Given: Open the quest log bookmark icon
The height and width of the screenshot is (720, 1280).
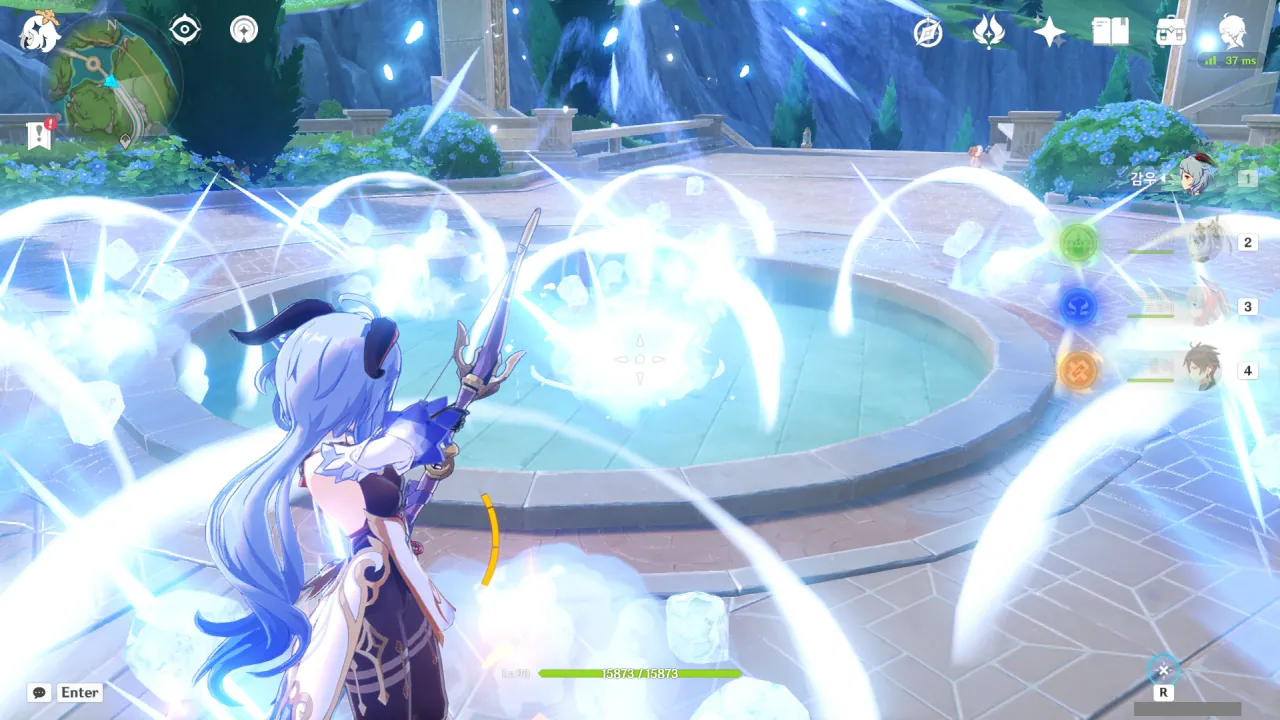Looking at the screenshot, I should pyautogui.click(x=39, y=134).
